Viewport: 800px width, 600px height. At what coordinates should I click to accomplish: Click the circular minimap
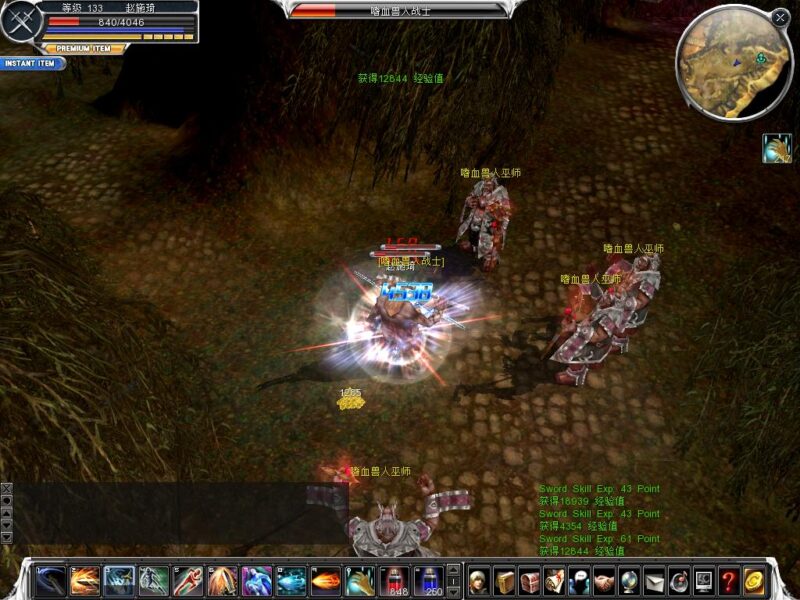(734, 62)
